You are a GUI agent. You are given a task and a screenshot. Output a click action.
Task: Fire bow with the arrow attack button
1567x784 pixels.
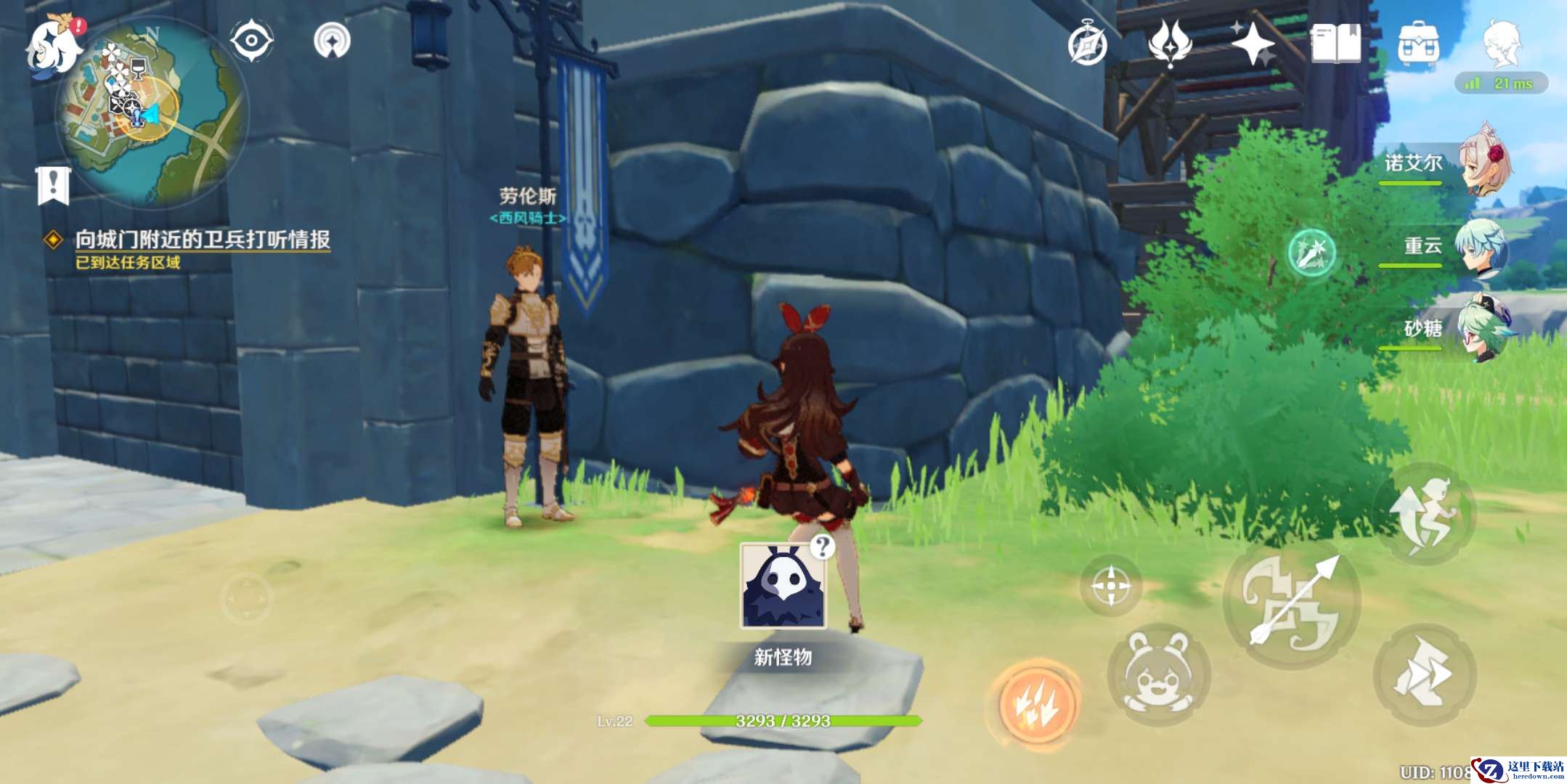1292,603
